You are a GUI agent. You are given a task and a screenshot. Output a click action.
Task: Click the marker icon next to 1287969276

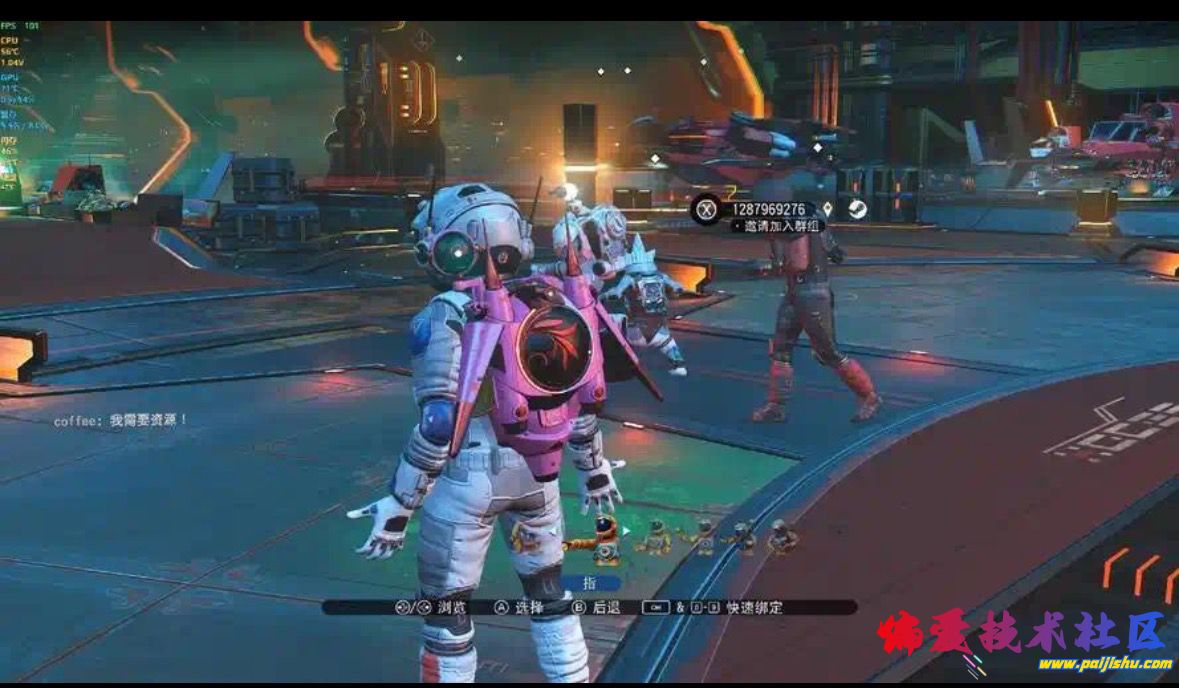827,209
